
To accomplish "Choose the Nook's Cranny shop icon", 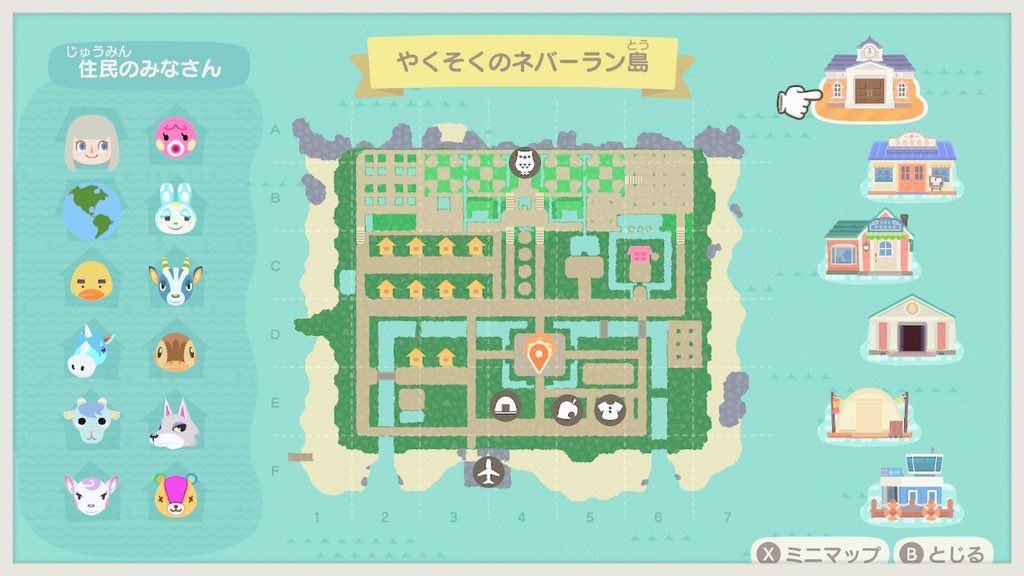I will tap(910, 166).
